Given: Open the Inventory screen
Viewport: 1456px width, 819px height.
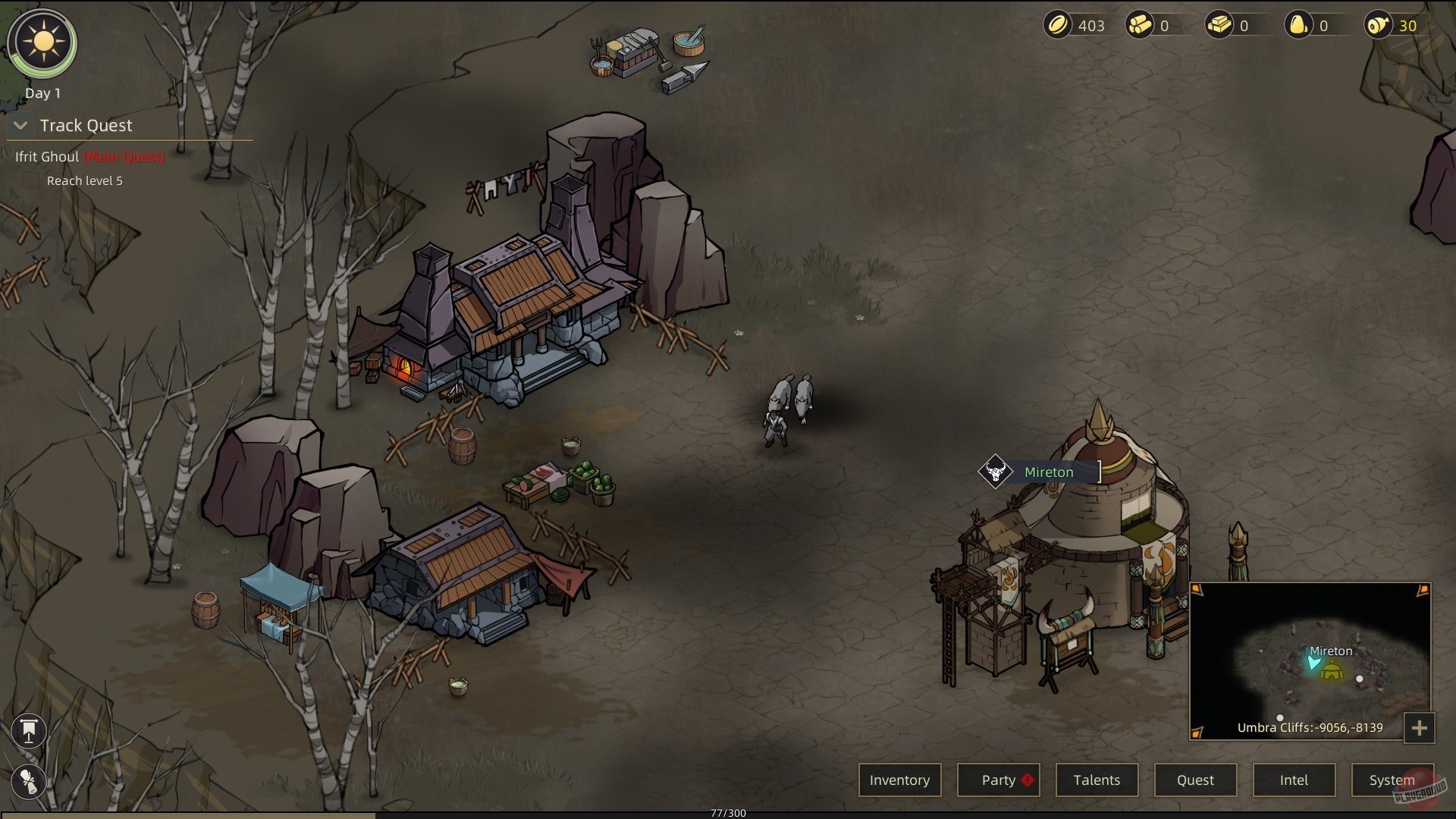Looking at the screenshot, I should [x=899, y=780].
